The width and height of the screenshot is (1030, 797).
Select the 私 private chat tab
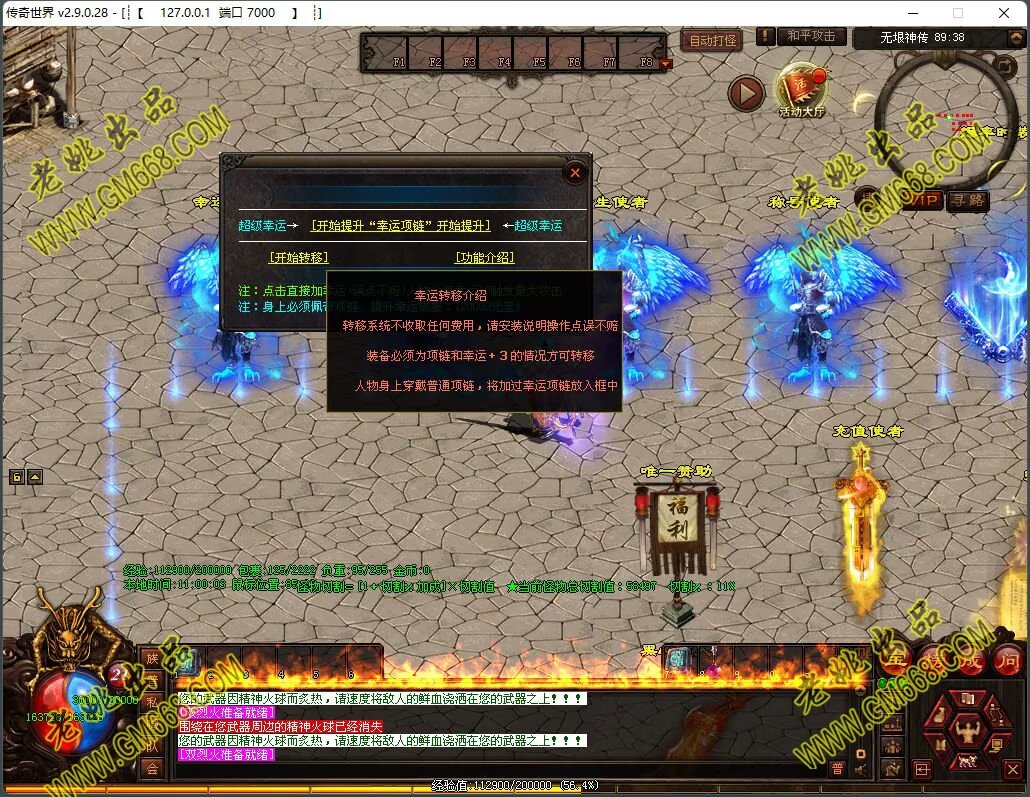click(x=151, y=701)
